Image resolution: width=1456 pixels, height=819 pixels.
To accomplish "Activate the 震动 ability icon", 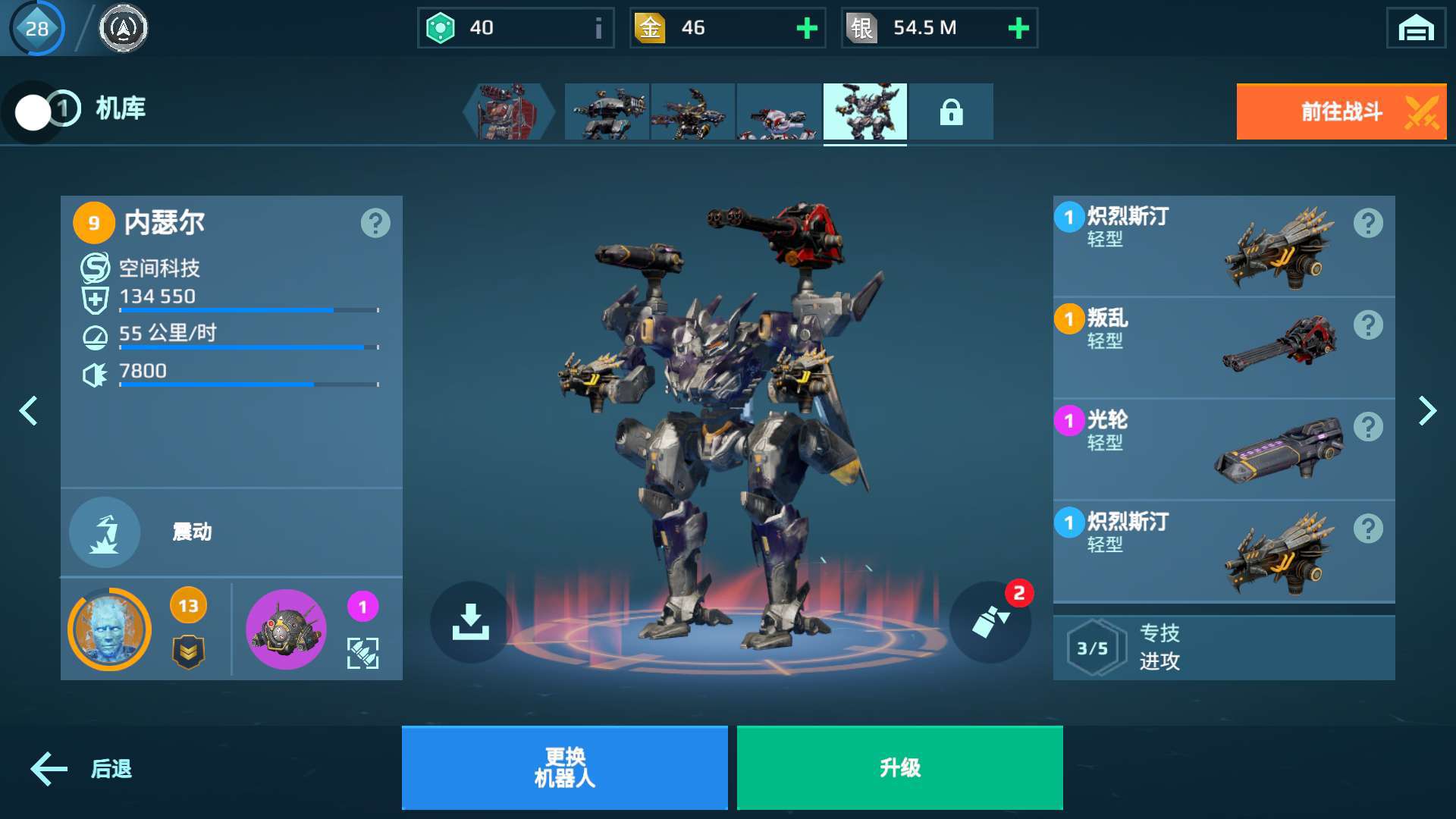I will click(x=105, y=532).
